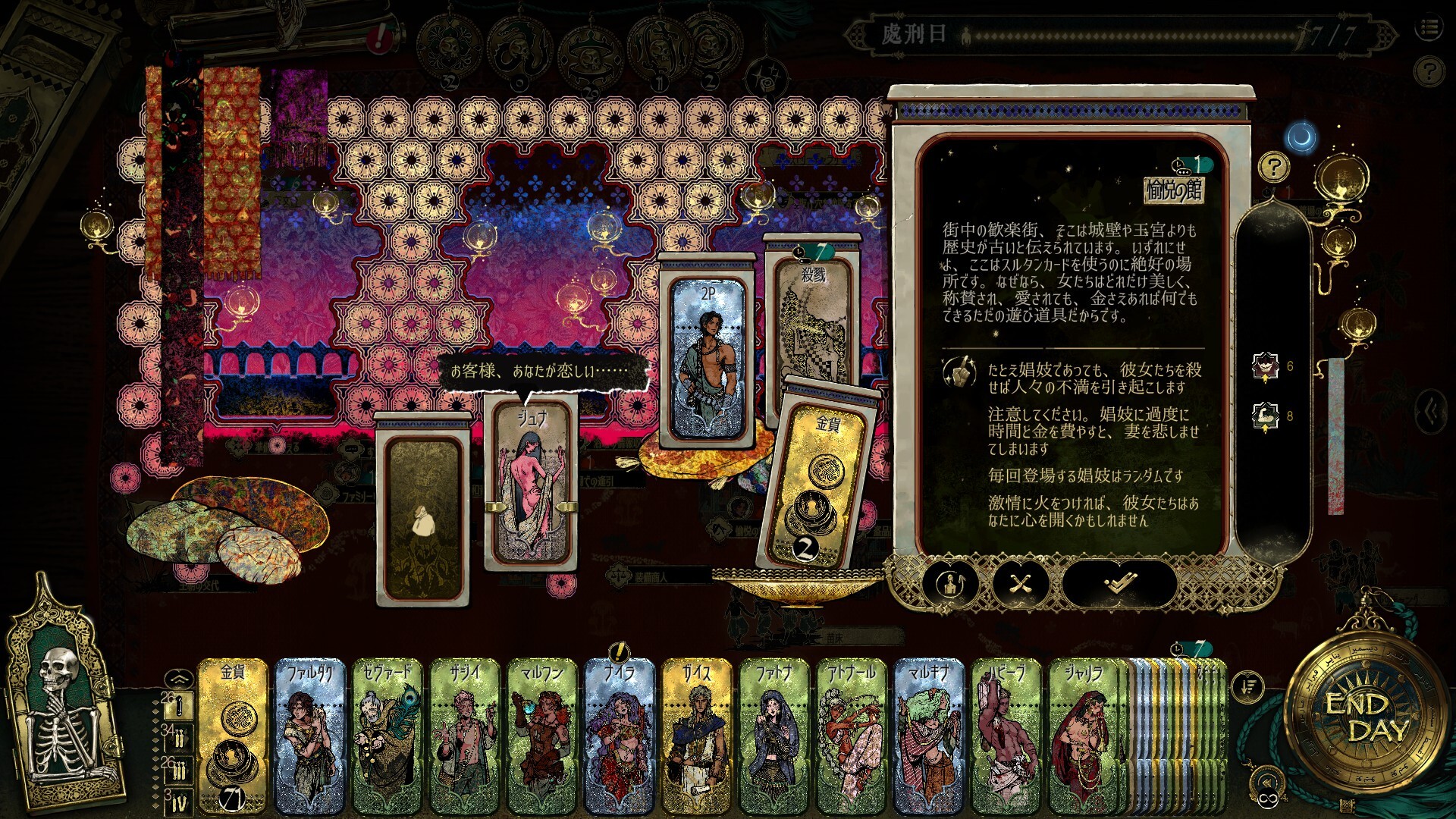The width and height of the screenshot is (1456, 819).
Task: Pick the ジャリラ card in hand
Action: tap(1084, 736)
